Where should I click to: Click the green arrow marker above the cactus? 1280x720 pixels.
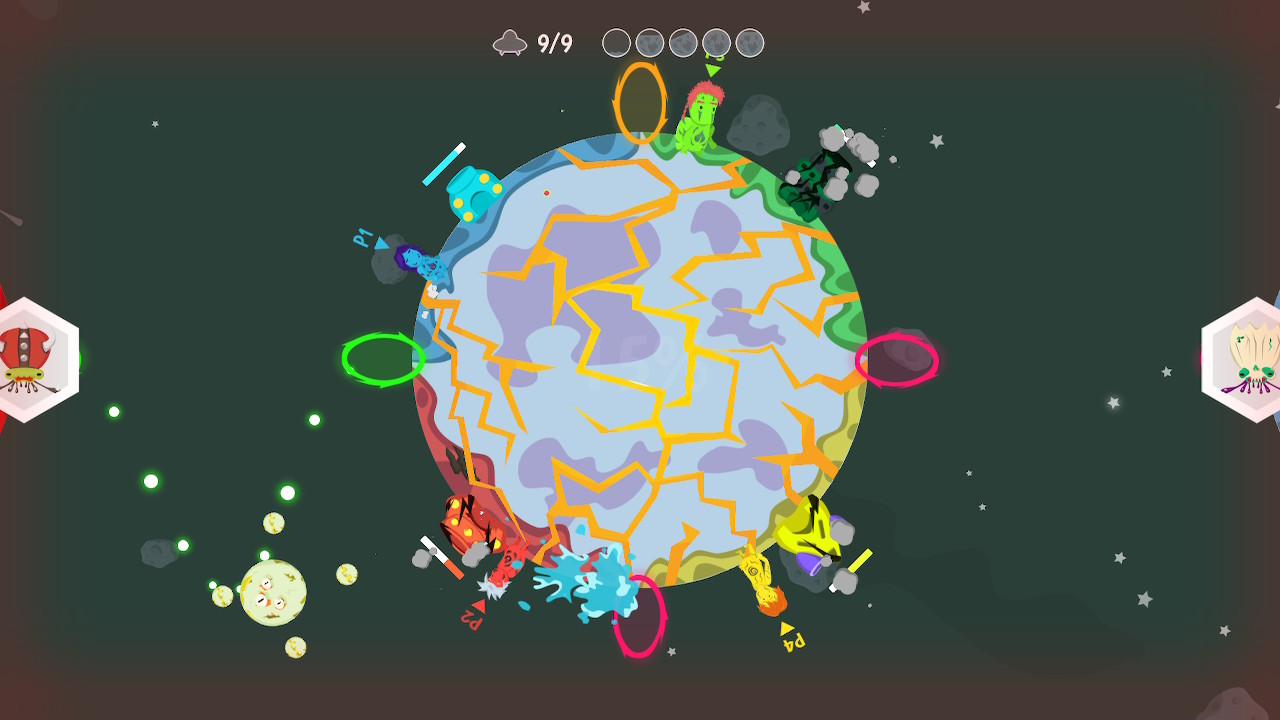point(711,71)
